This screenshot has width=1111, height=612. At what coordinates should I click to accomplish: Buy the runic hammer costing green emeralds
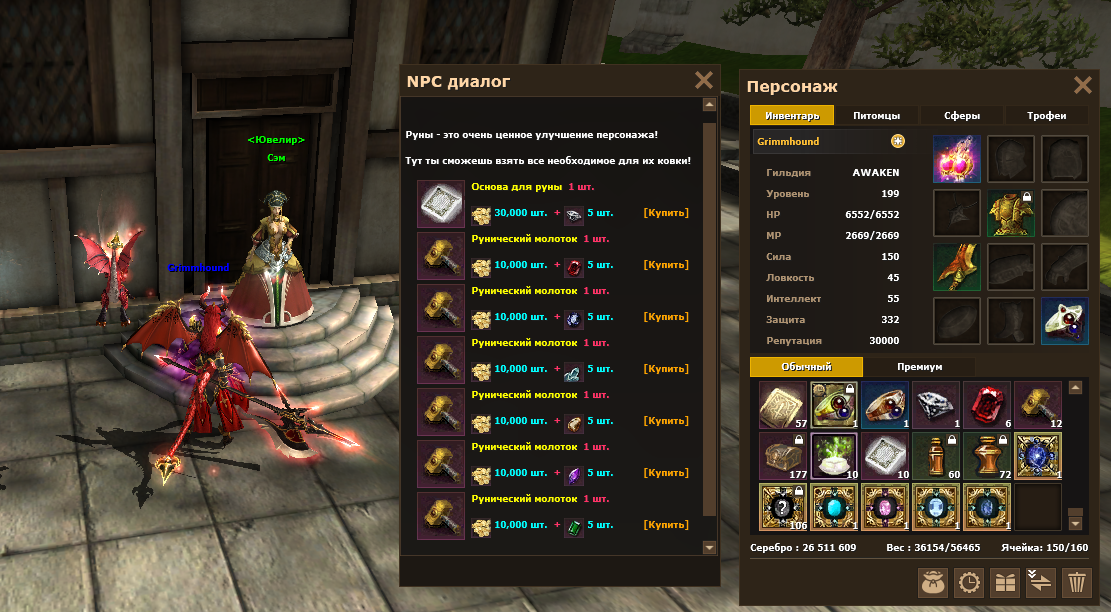(x=666, y=525)
